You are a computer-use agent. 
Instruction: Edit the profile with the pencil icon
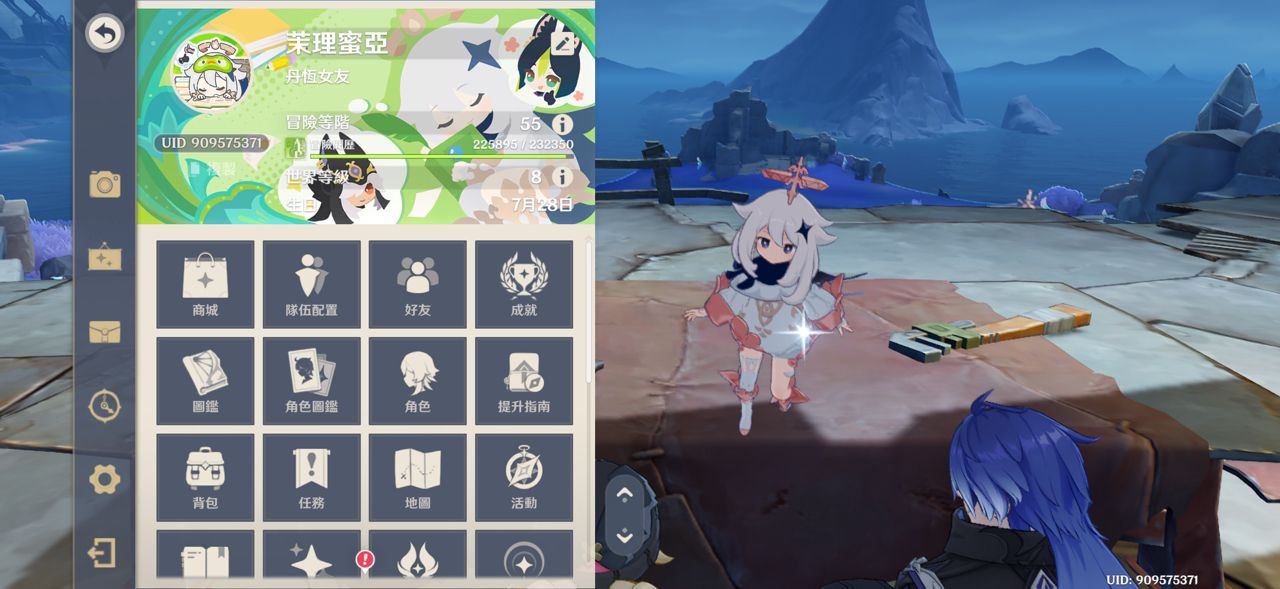565,43
